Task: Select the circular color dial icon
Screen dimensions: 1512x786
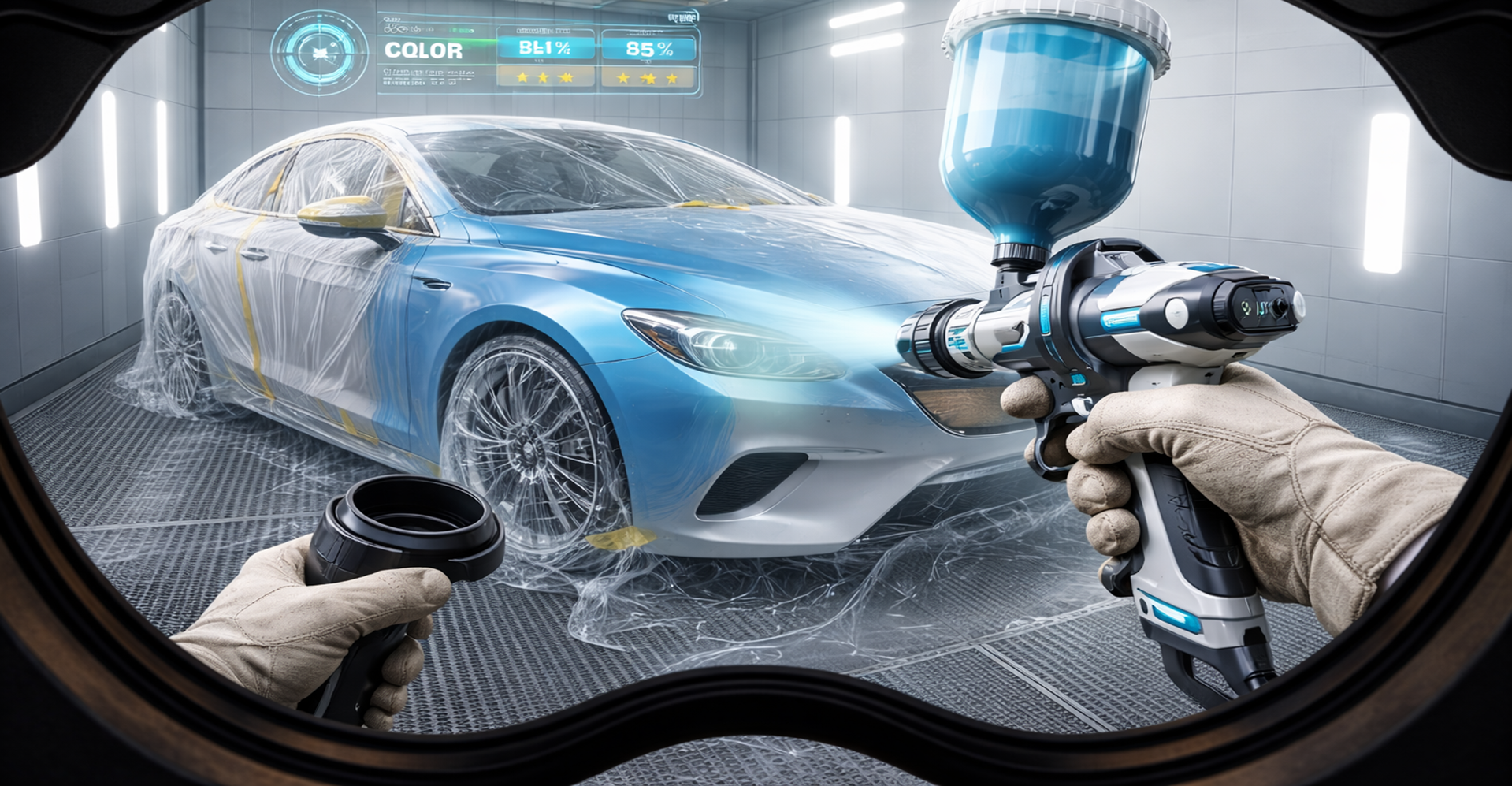Action: 320,52
